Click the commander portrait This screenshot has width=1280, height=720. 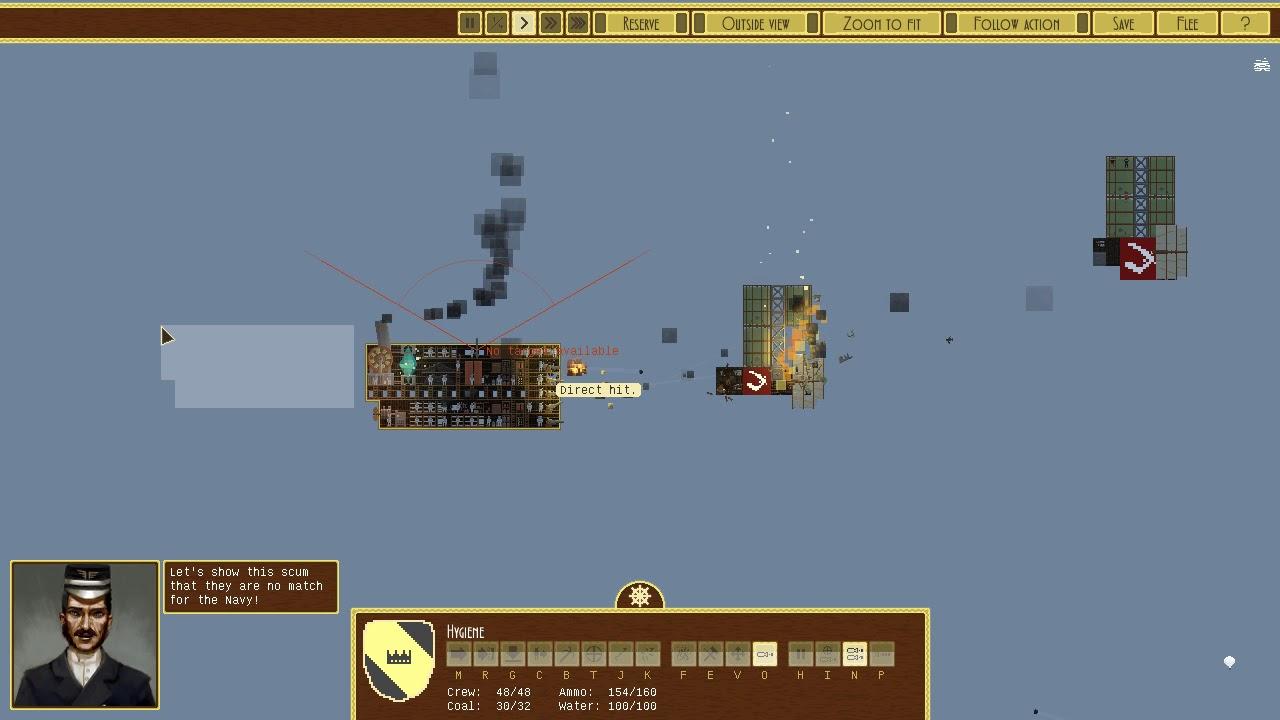85,635
